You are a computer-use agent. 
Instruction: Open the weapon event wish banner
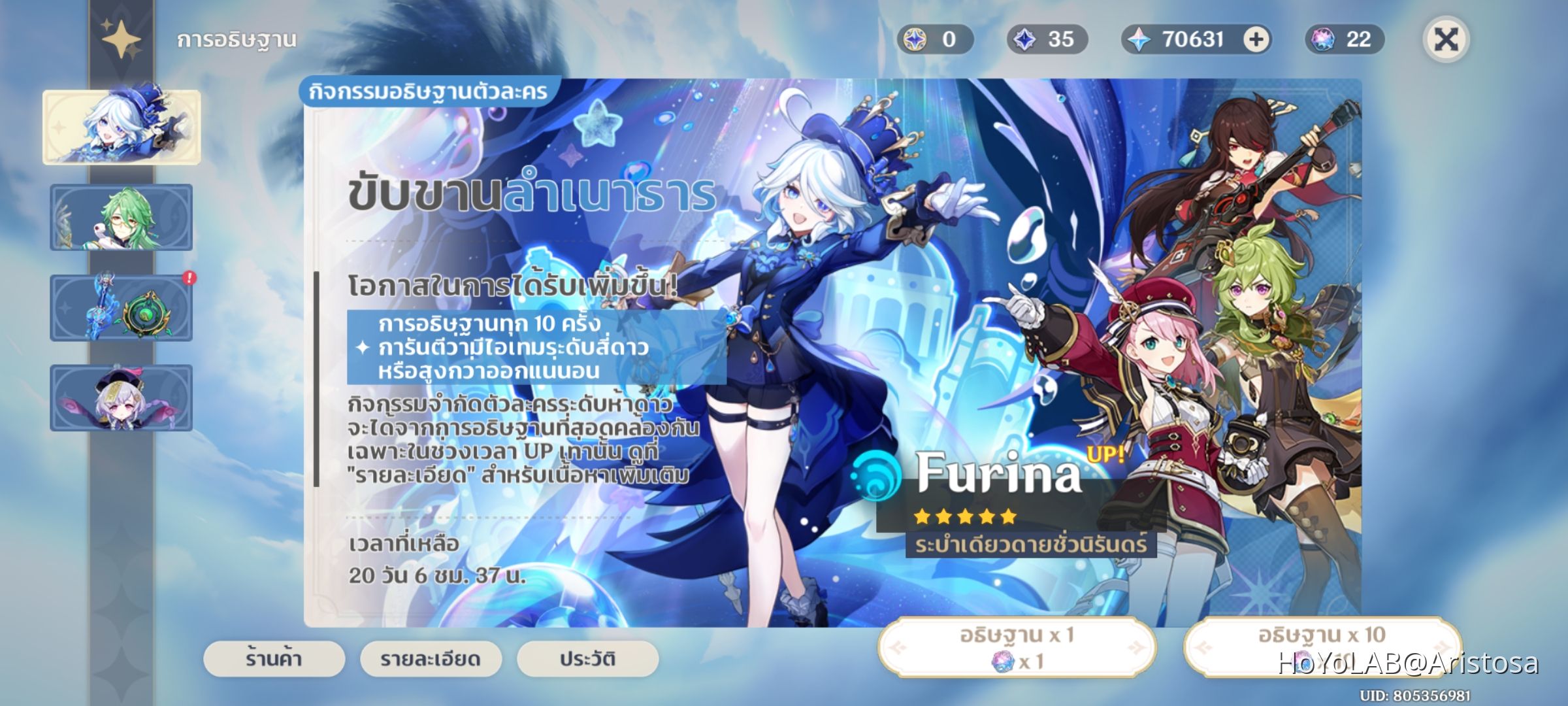point(121,309)
